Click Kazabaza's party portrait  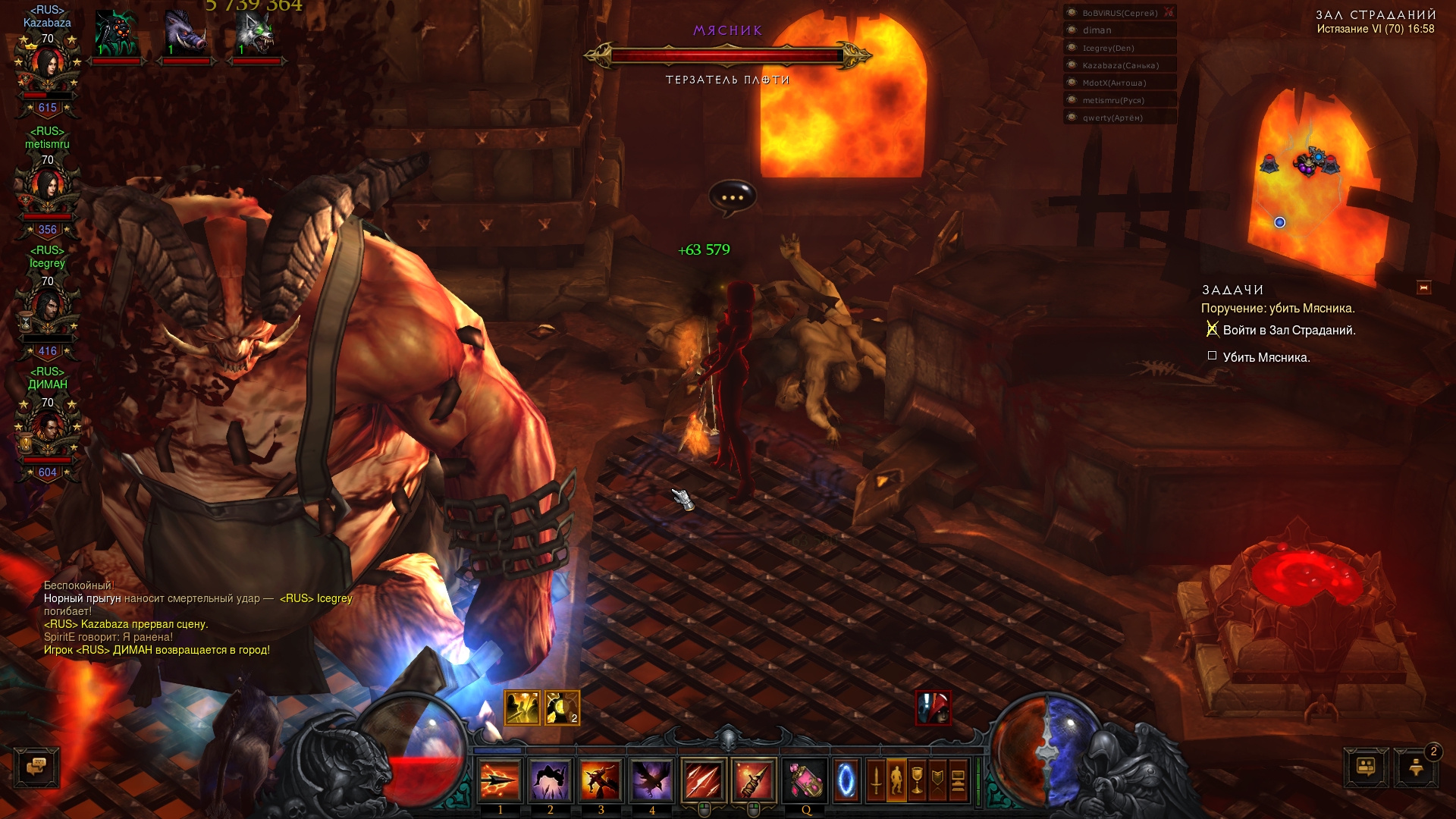click(x=47, y=67)
